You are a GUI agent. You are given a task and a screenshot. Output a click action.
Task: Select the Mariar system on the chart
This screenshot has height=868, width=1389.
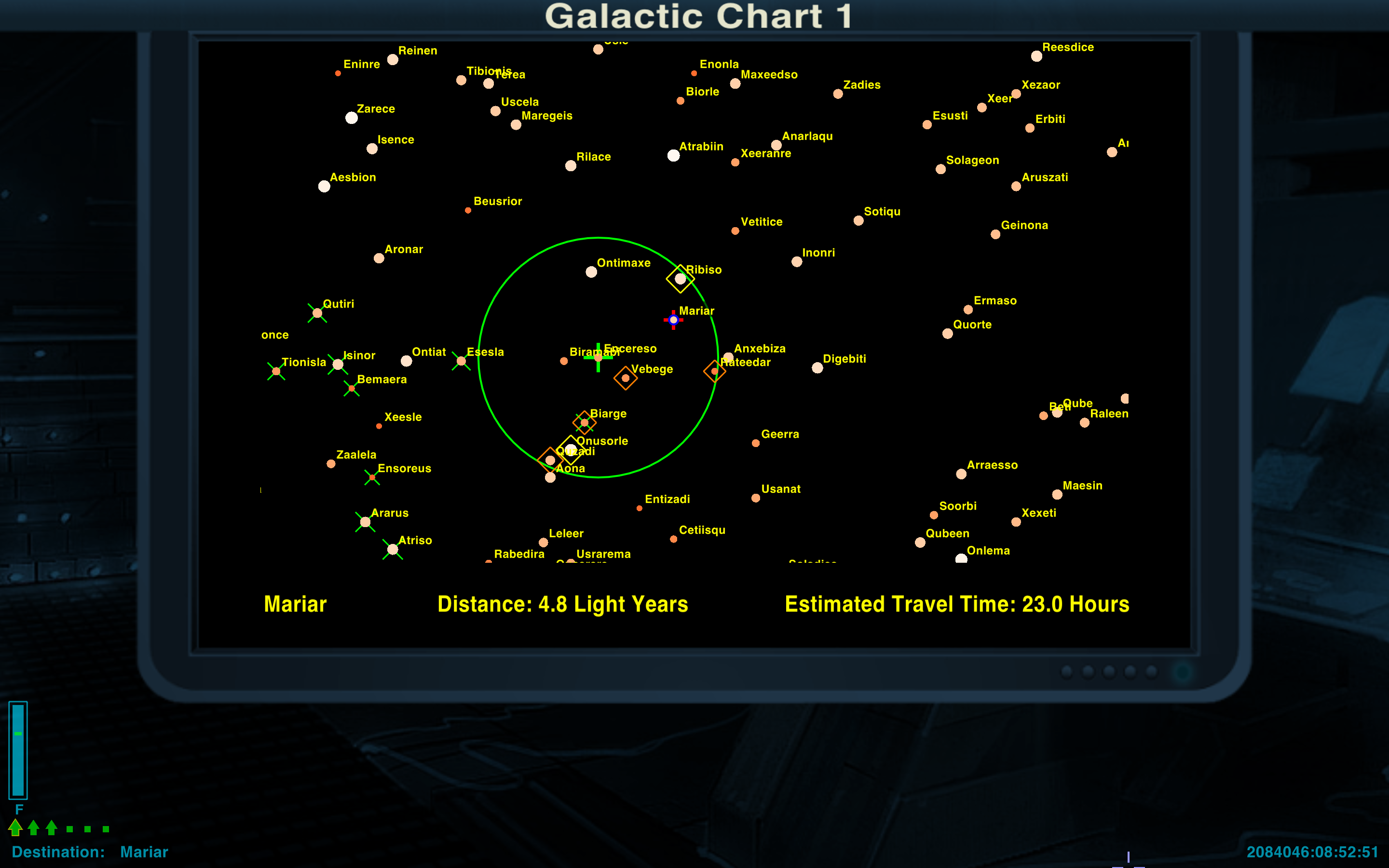click(673, 320)
